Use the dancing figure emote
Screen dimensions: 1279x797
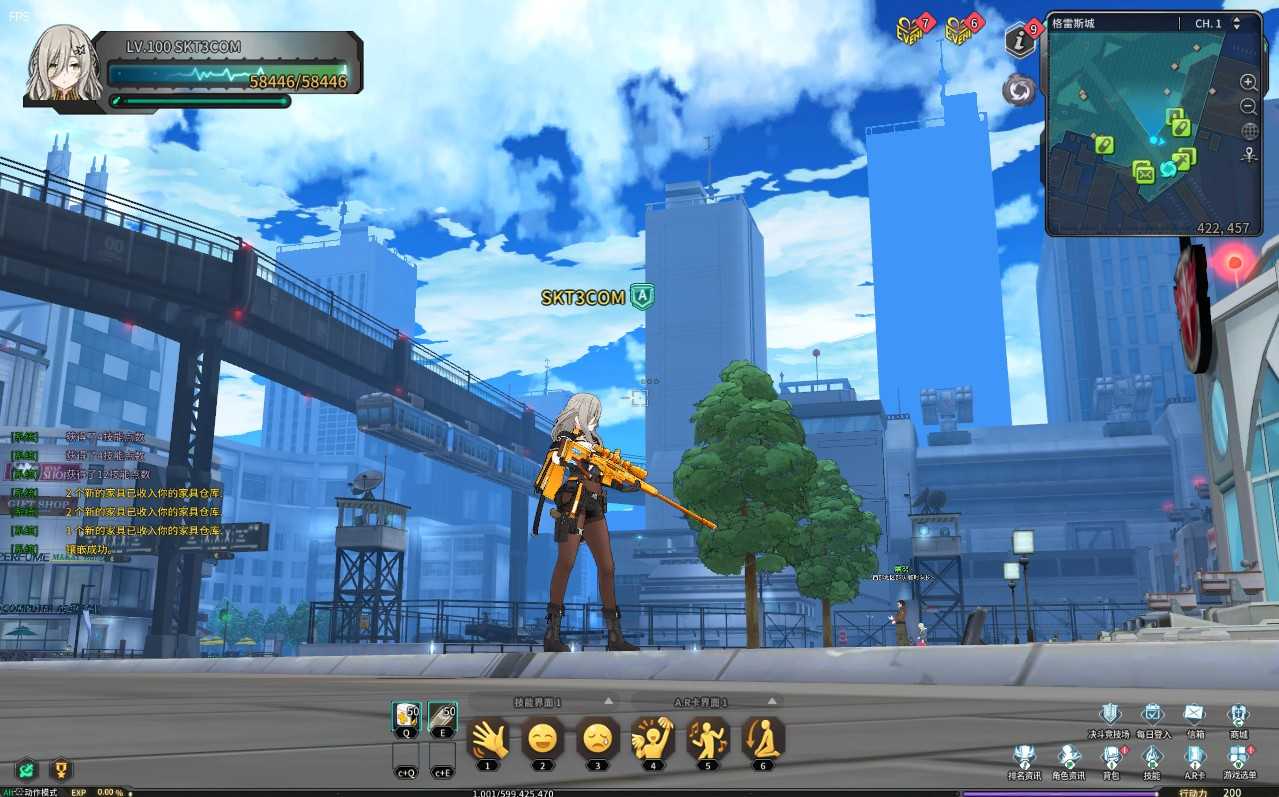[707, 739]
